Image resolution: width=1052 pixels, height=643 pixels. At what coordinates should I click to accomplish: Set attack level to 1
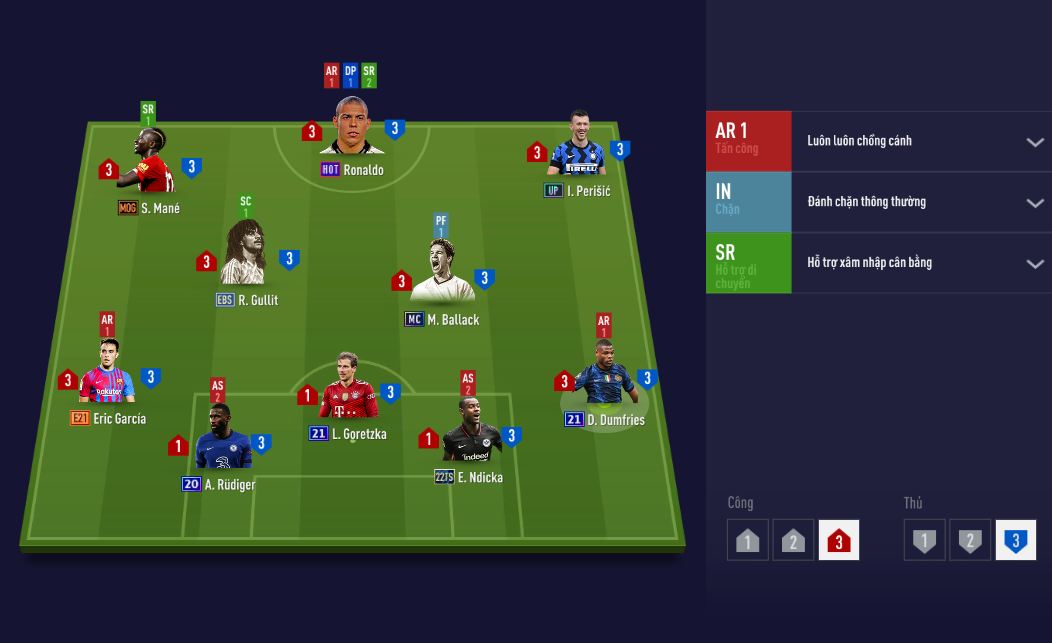point(748,541)
